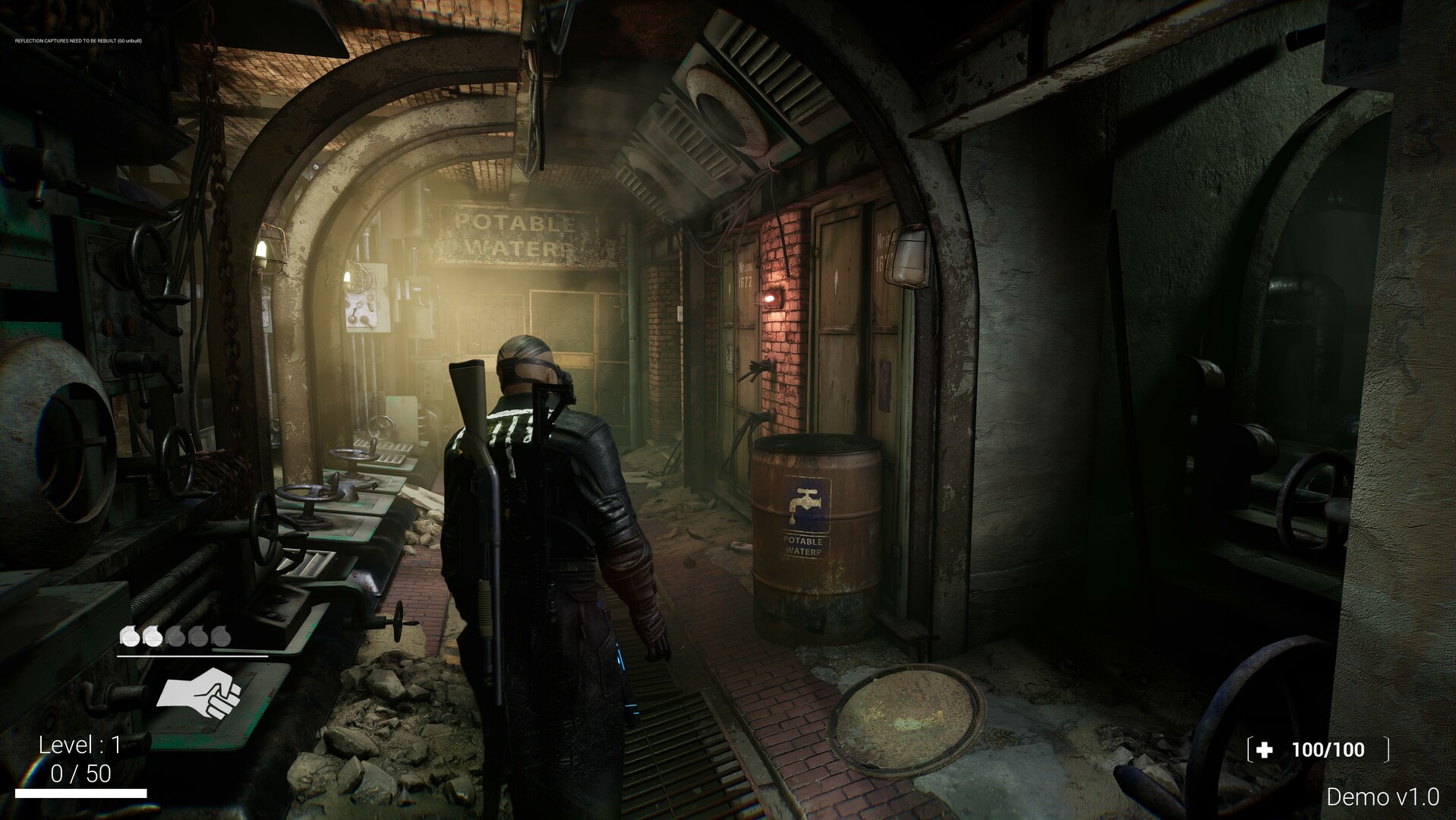1456x820 pixels.
Task: Click the fourth dimmed grenade icon
Action: coord(198,636)
